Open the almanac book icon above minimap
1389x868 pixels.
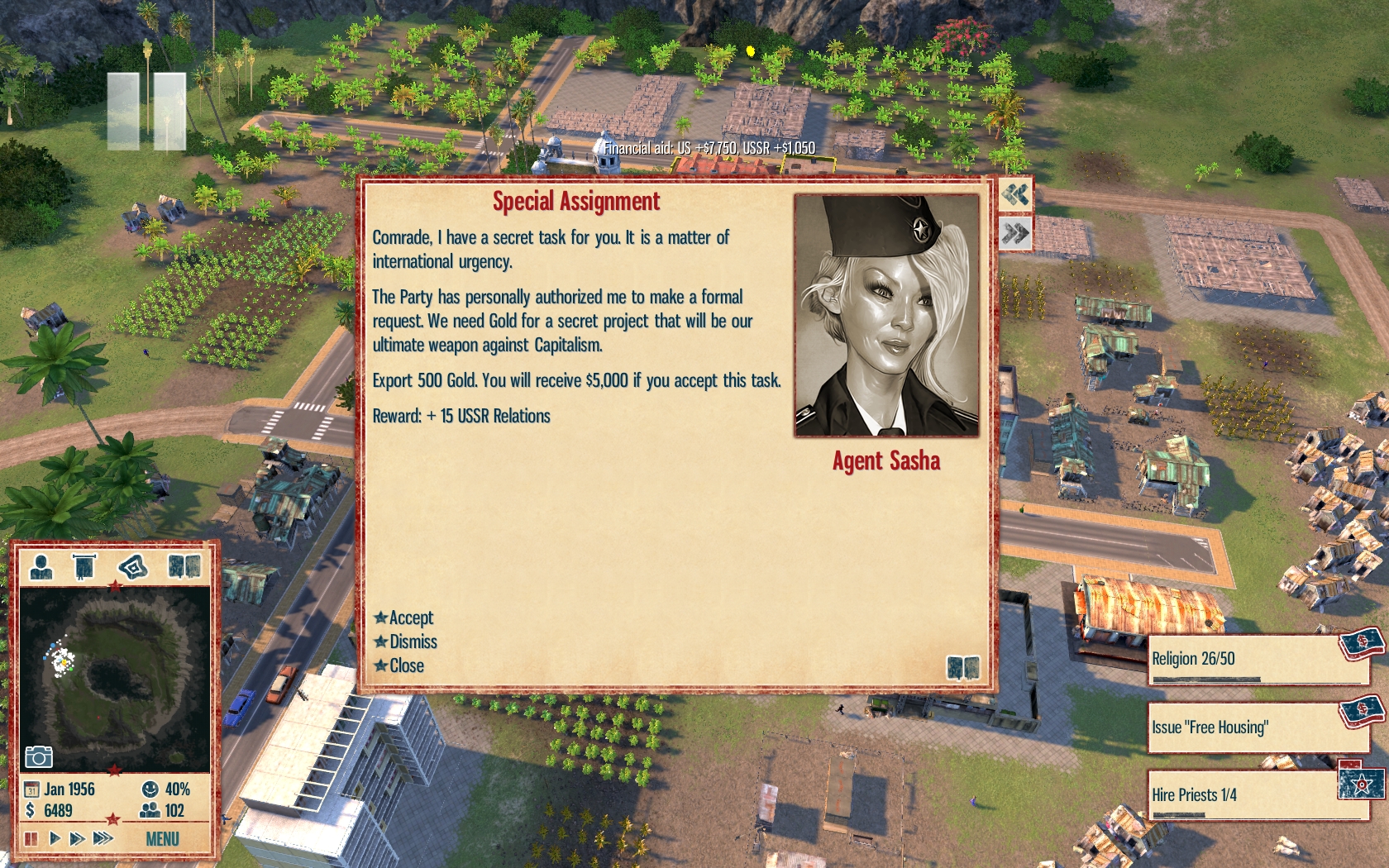(x=184, y=566)
